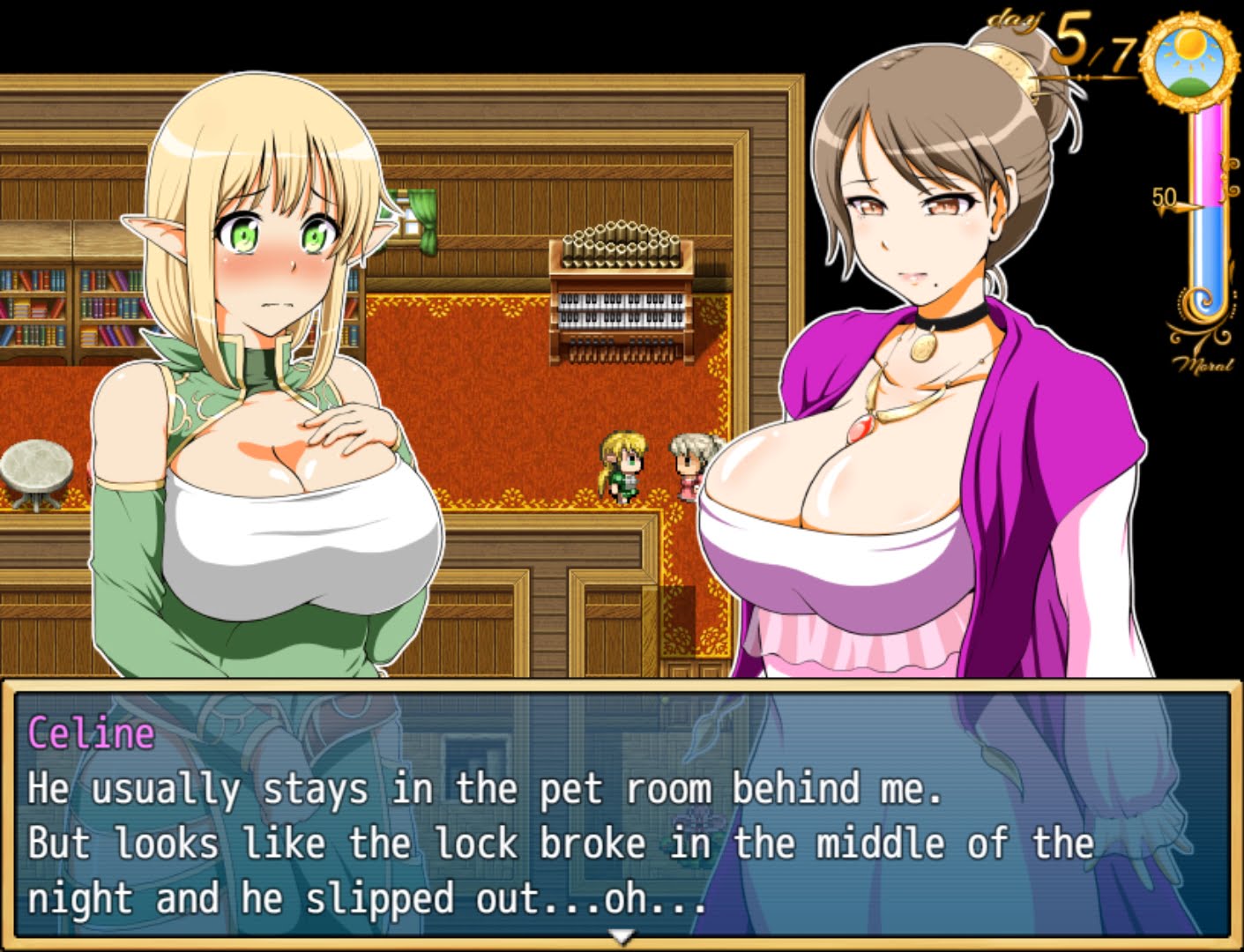Advance Celine's dialogue message box

tap(622, 815)
